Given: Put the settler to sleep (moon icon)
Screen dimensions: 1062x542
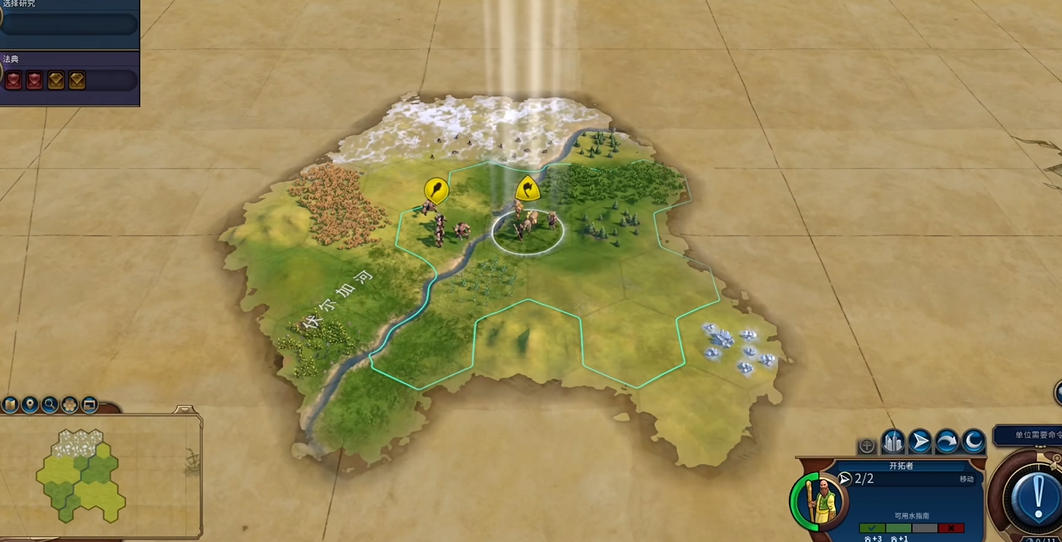Looking at the screenshot, I should [973, 441].
